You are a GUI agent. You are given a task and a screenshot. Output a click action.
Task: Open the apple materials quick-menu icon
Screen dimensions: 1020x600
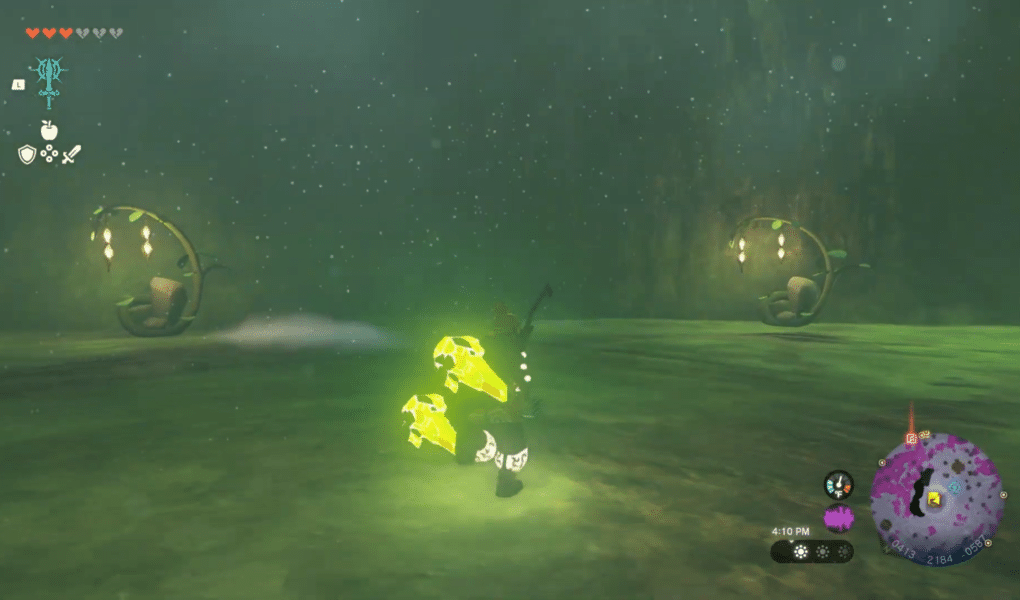[47, 129]
